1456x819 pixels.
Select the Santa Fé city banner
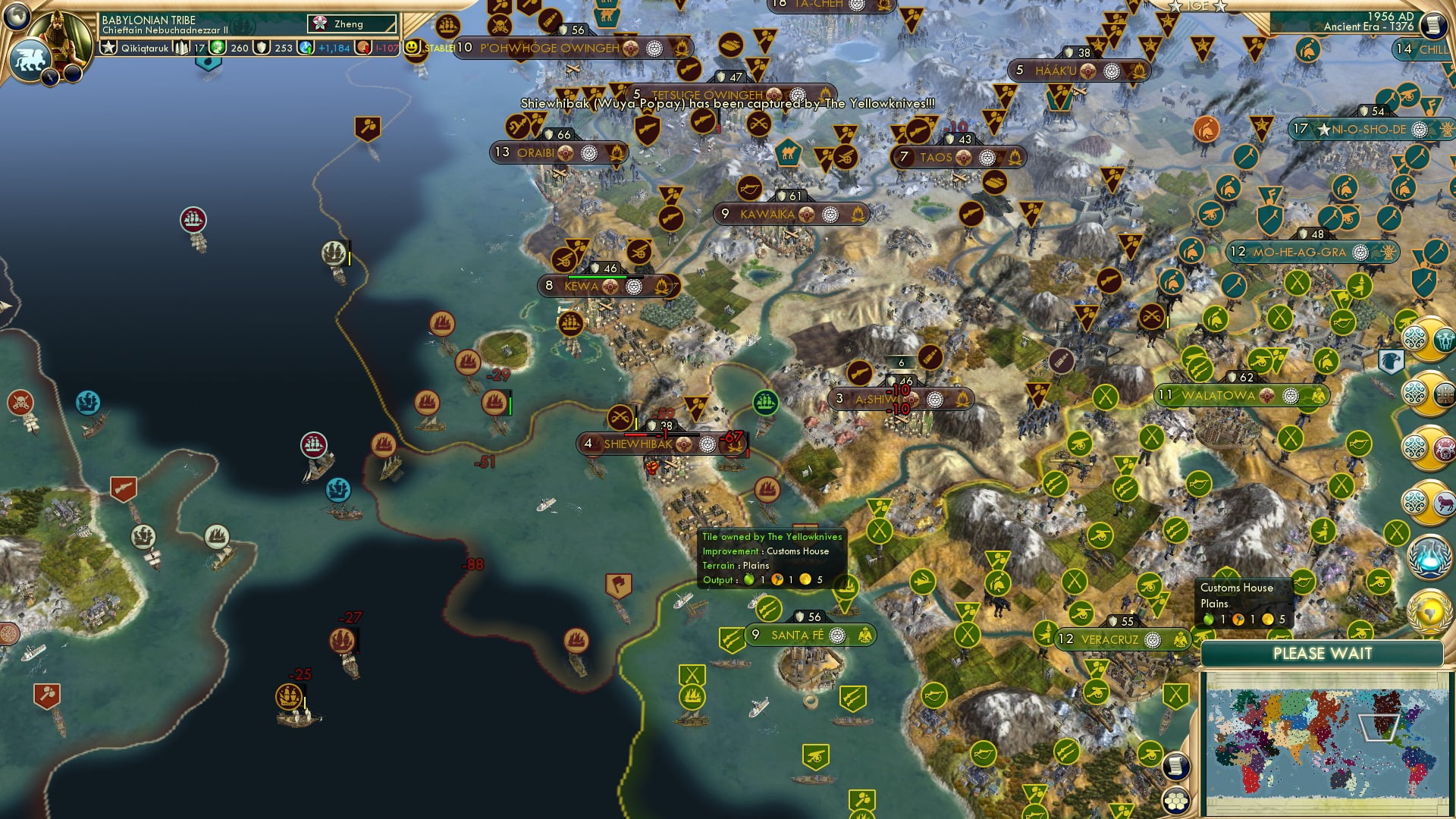coord(796,635)
